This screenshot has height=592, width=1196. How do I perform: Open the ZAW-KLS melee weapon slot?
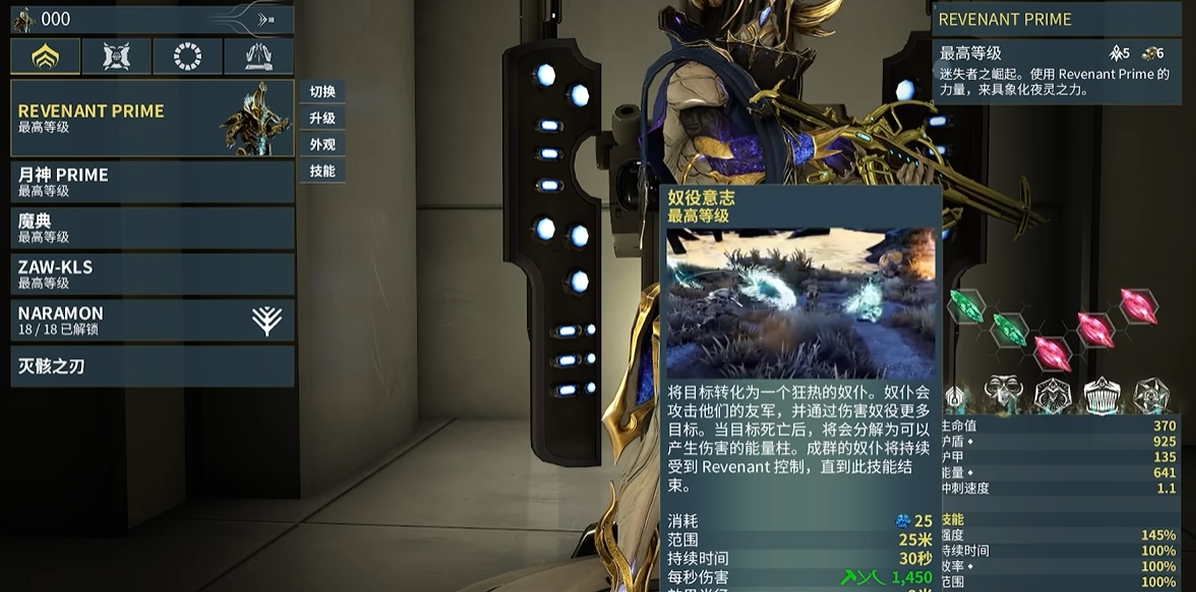[x=152, y=273]
